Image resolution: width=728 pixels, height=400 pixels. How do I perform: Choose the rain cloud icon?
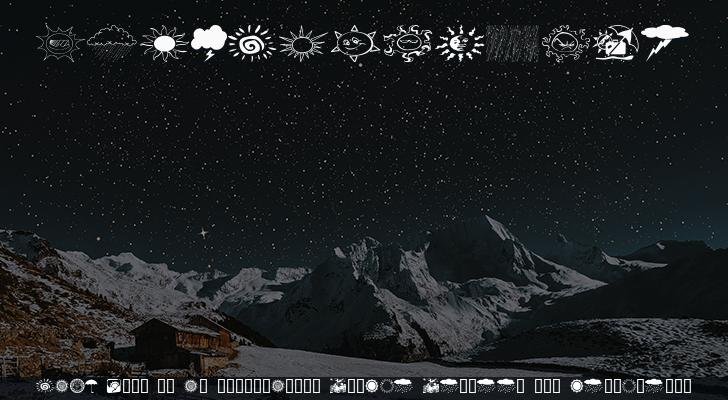[x=111, y=42]
